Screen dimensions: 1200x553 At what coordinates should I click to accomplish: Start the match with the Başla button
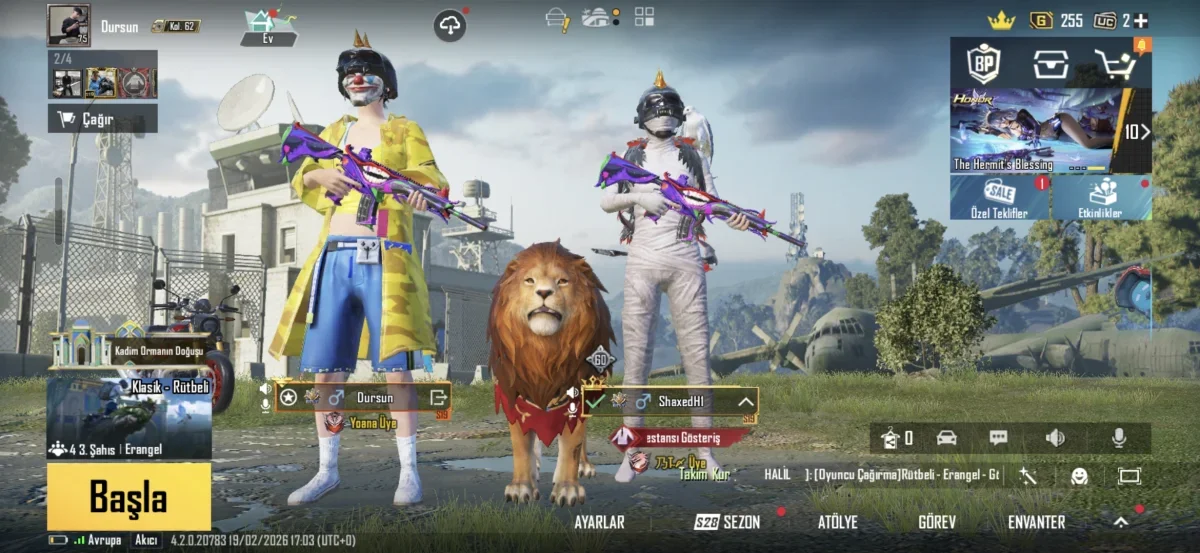click(128, 495)
